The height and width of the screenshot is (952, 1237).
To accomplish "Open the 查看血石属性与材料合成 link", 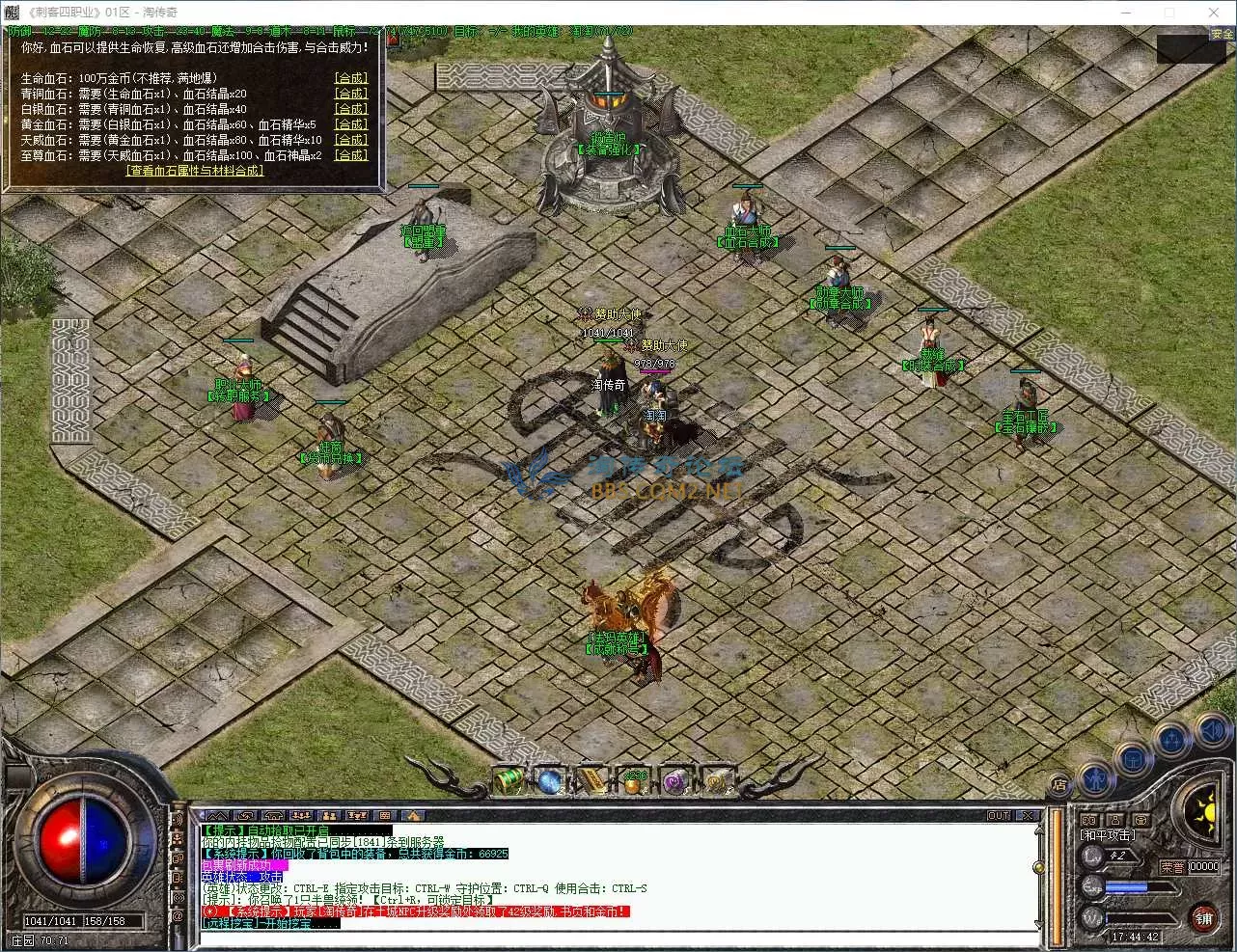I will [x=194, y=171].
